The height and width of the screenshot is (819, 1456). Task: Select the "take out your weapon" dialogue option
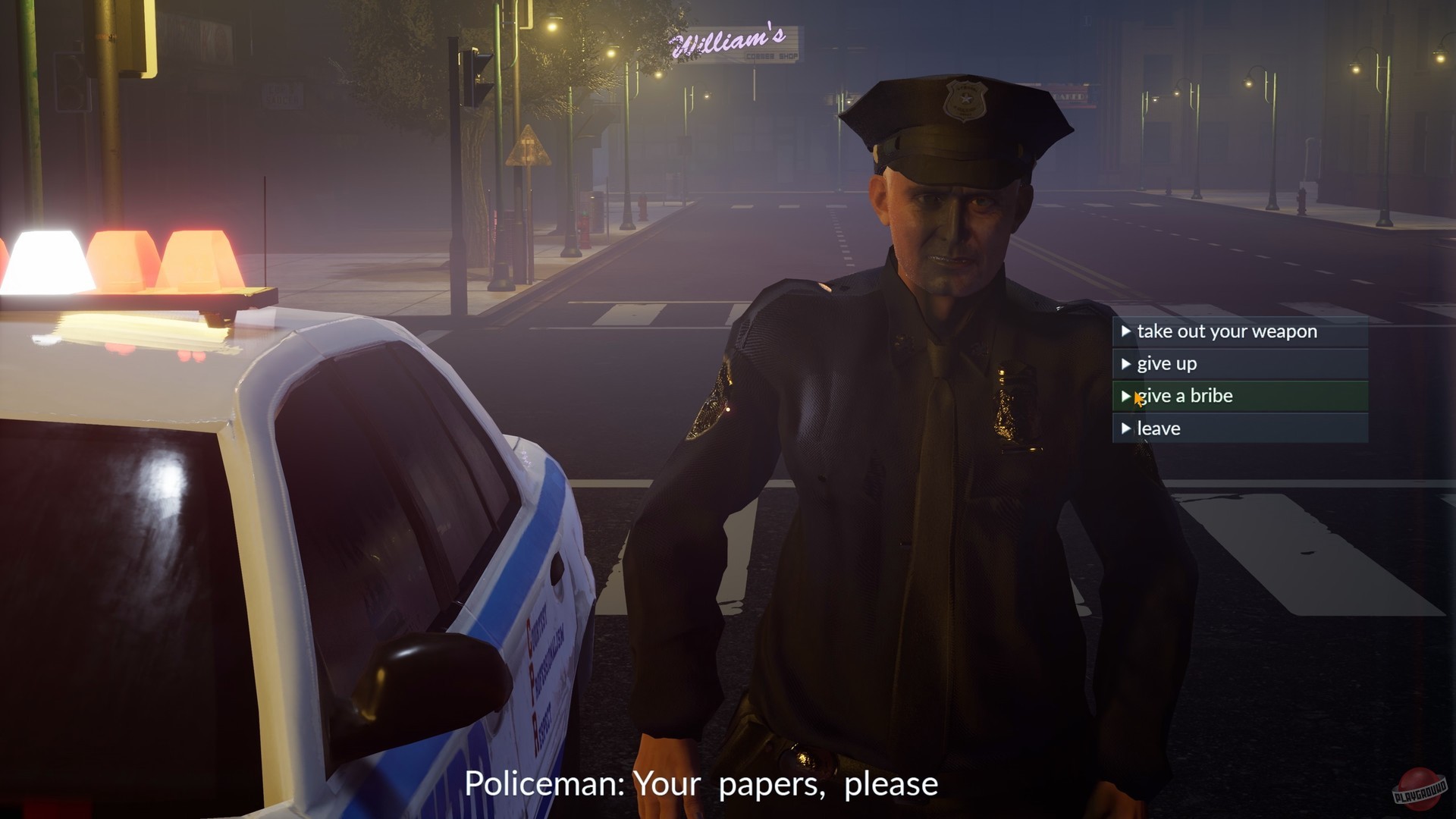tap(1228, 331)
